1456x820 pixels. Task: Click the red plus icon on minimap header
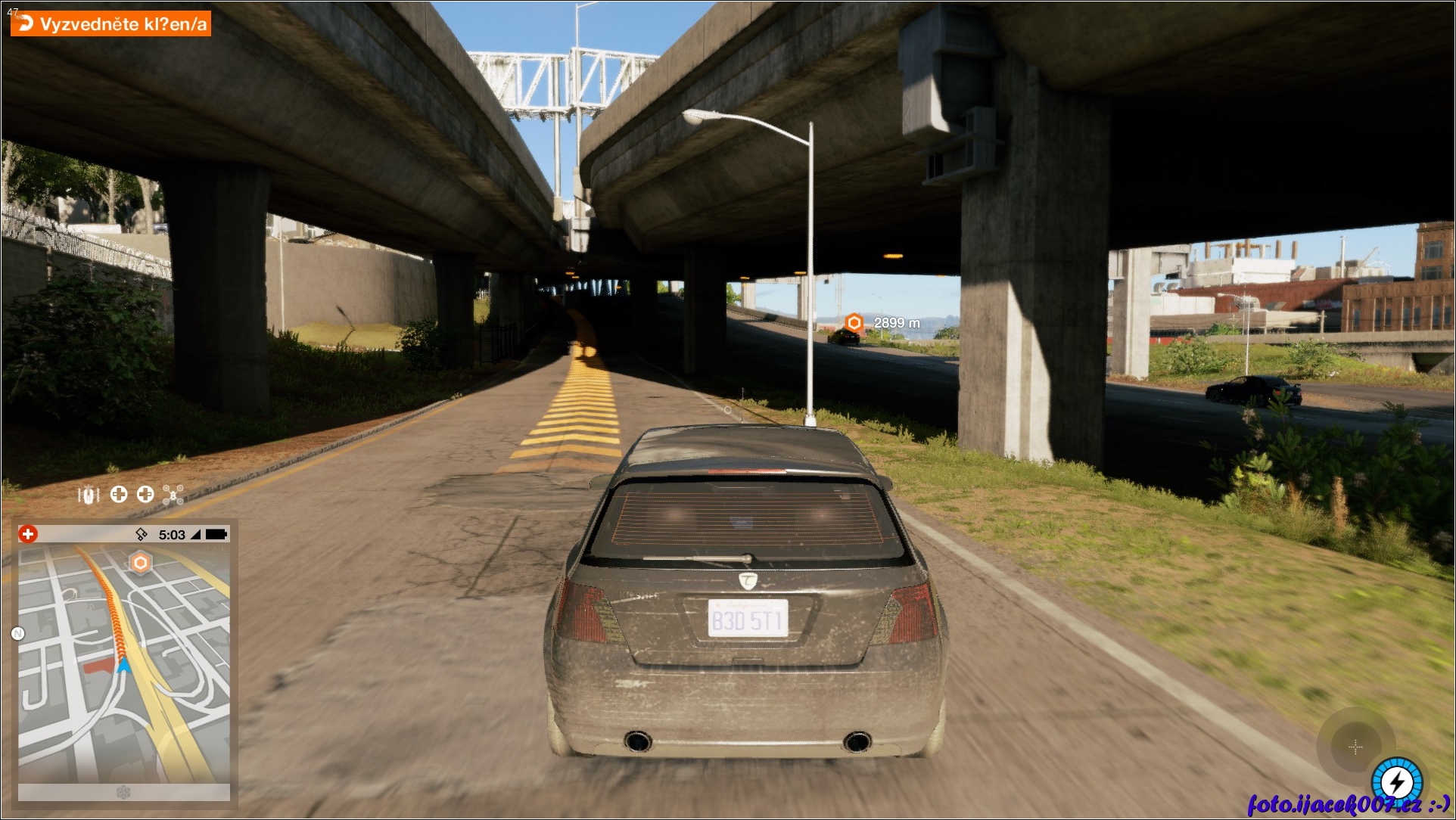(28, 534)
